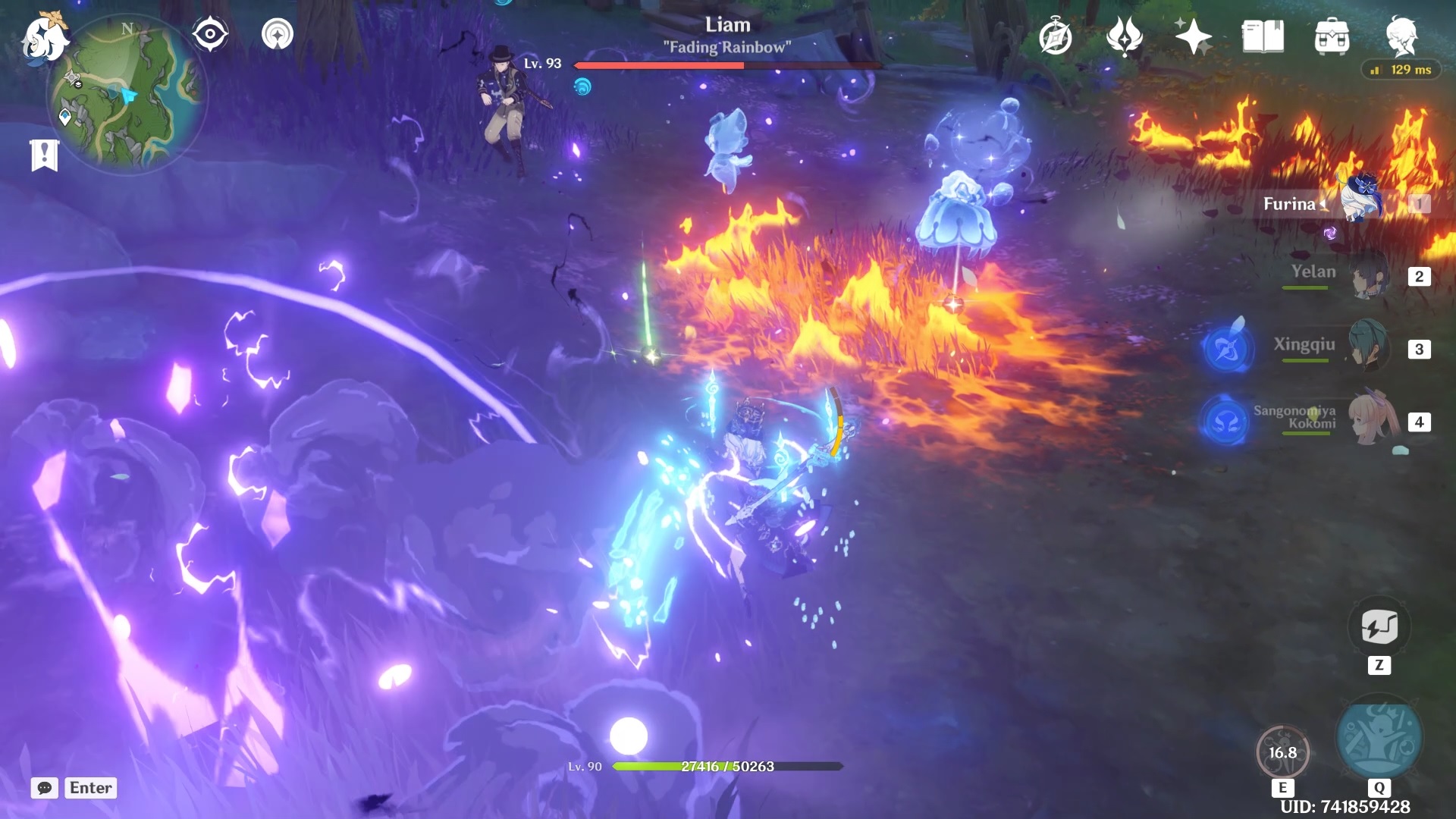Open the adventurer handbook book icon
Image resolution: width=1456 pixels, height=819 pixels.
(1263, 37)
